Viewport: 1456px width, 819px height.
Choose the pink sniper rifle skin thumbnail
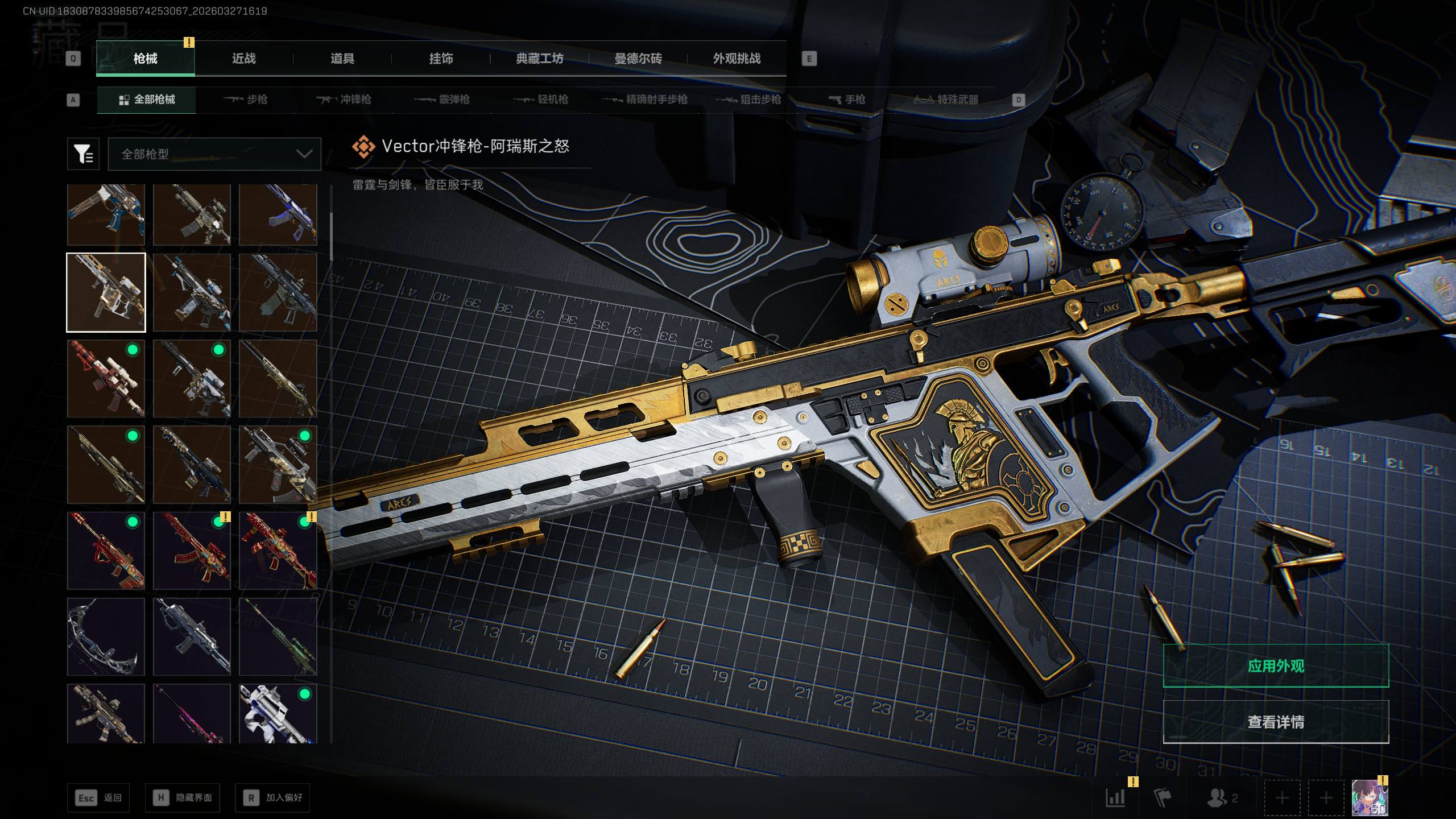[192, 713]
